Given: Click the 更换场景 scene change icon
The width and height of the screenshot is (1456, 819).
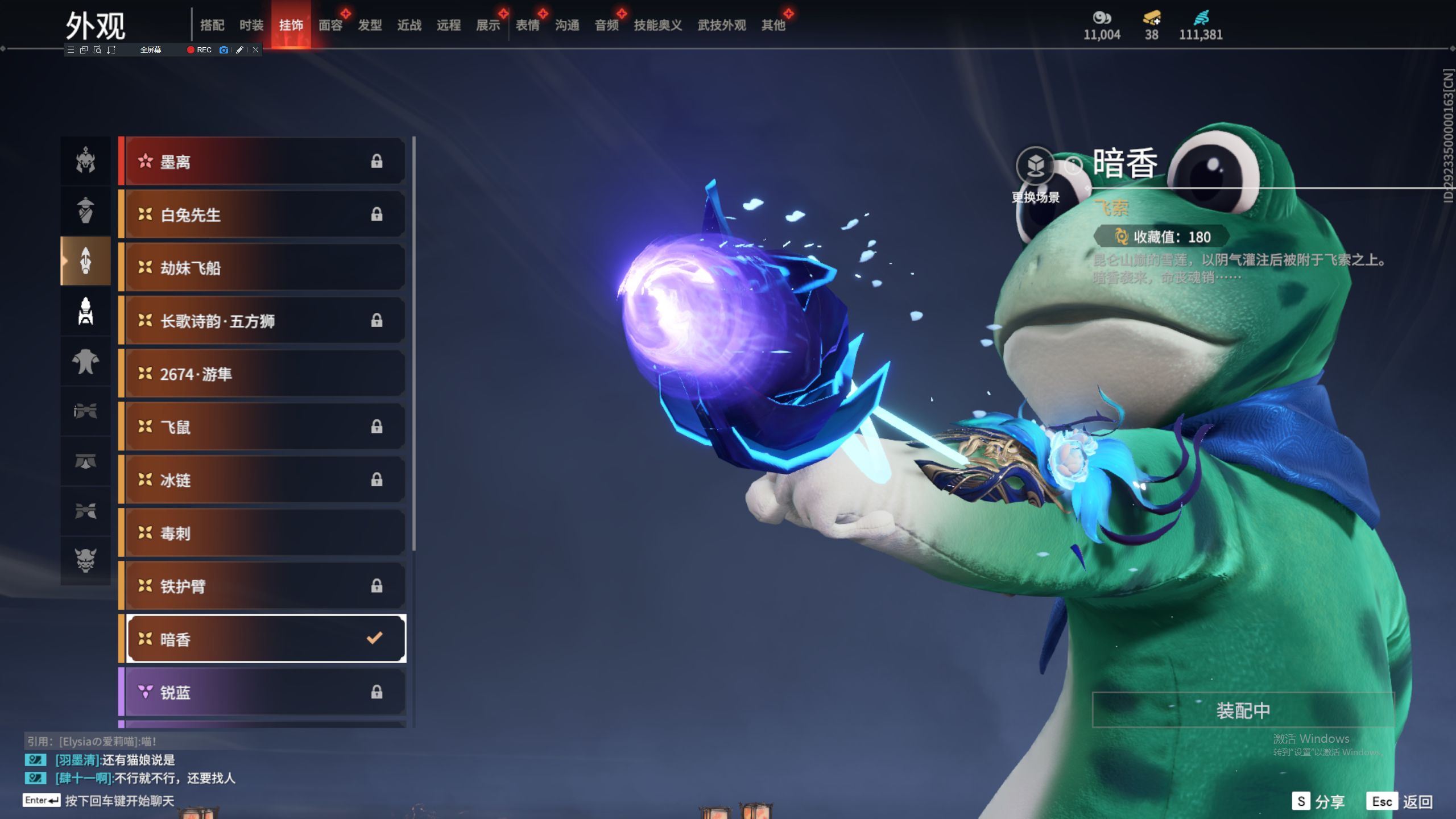Looking at the screenshot, I should 1035,166.
